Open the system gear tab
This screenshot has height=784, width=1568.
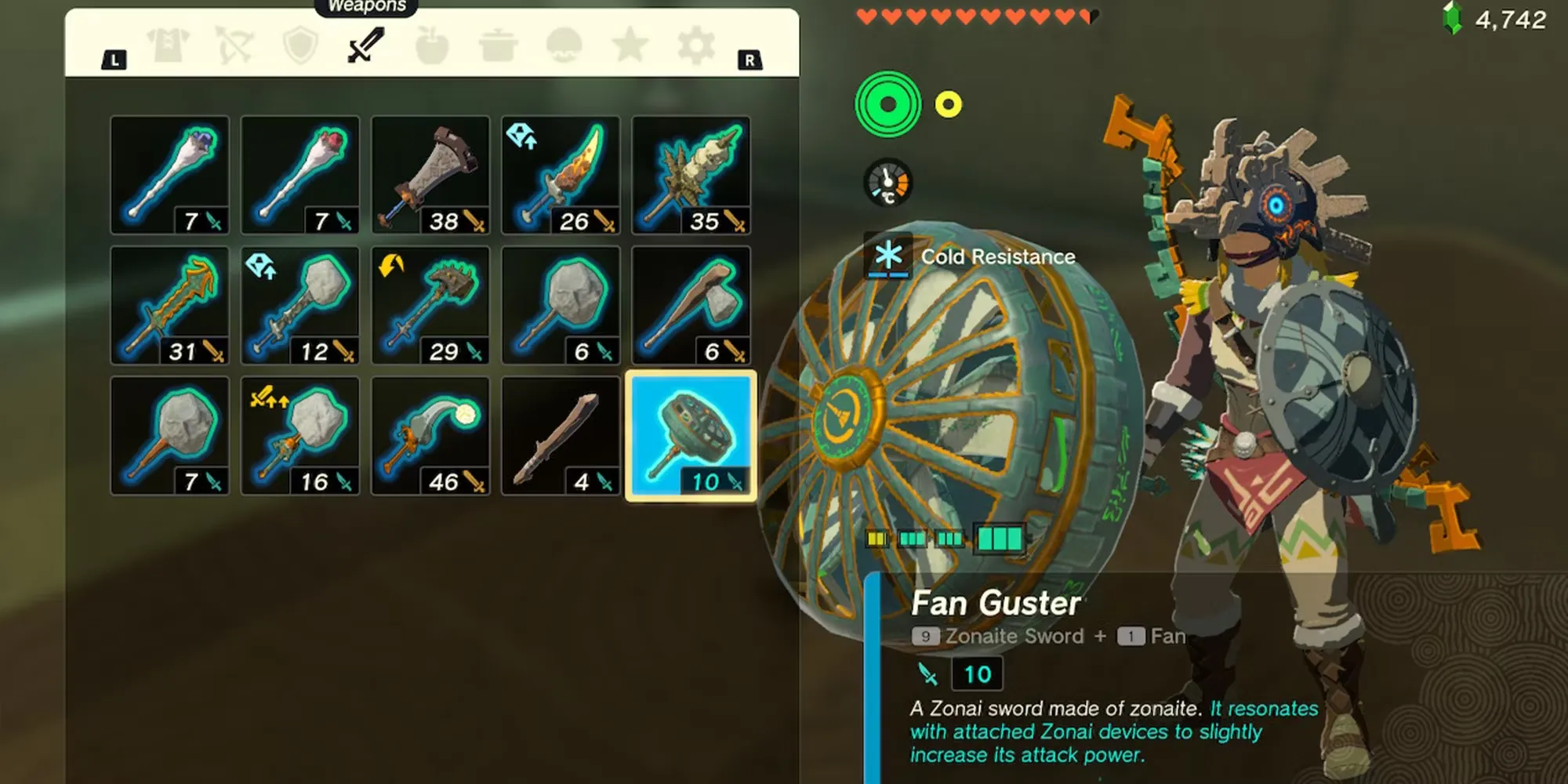(695, 46)
